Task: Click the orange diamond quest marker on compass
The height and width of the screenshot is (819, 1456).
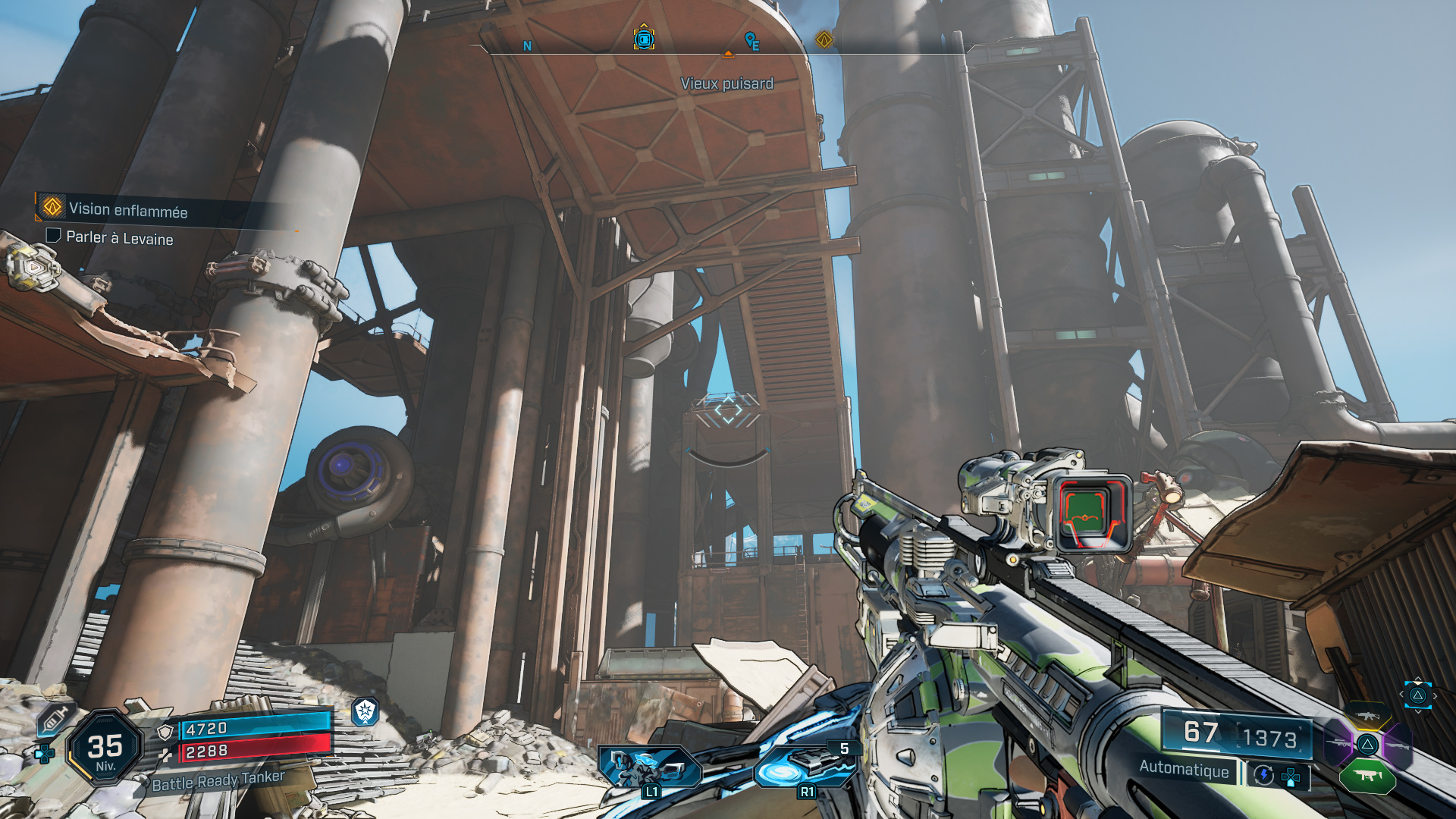Action: (824, 39)
